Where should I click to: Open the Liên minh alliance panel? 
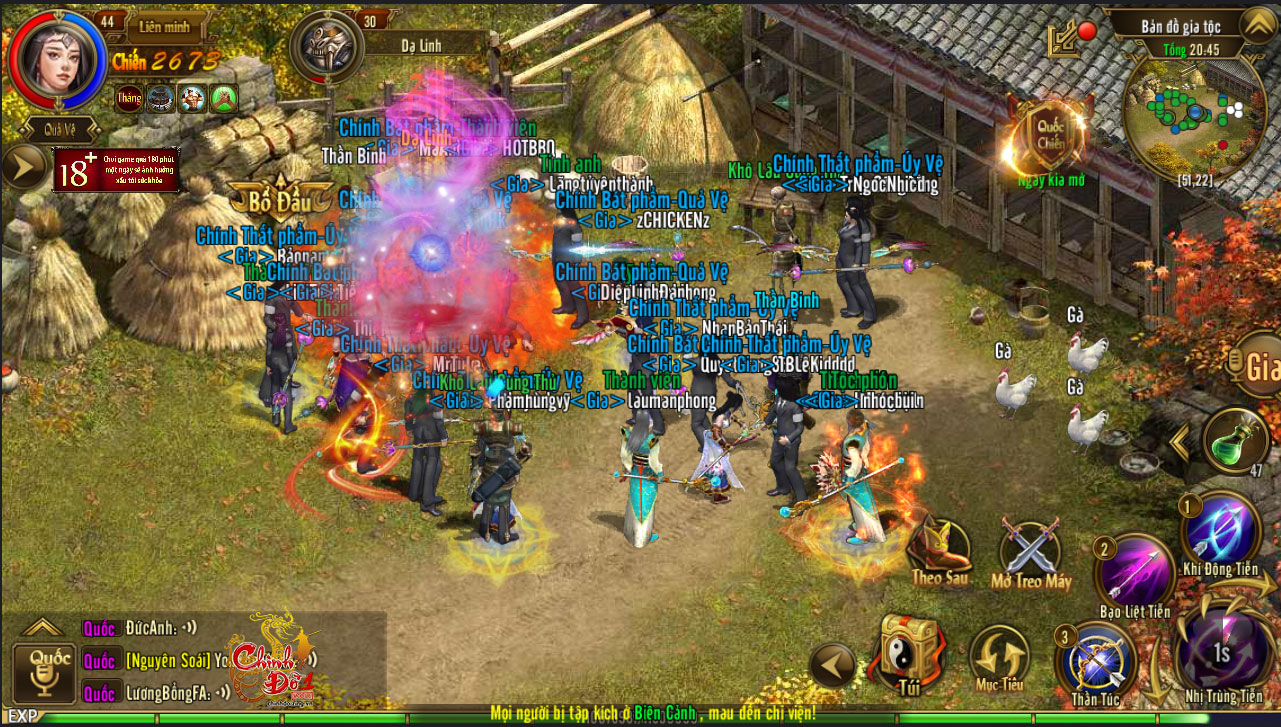tap(164, 25)
